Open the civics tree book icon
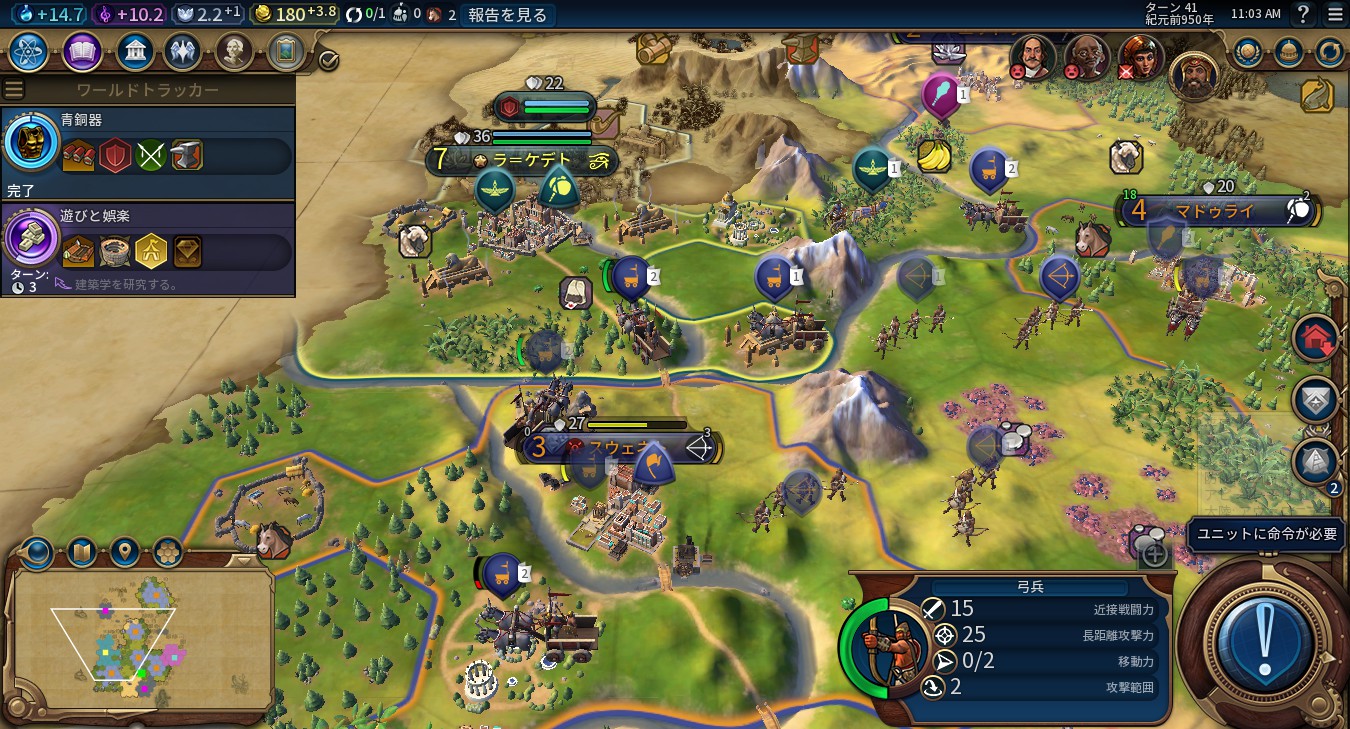 click(82, 52)
